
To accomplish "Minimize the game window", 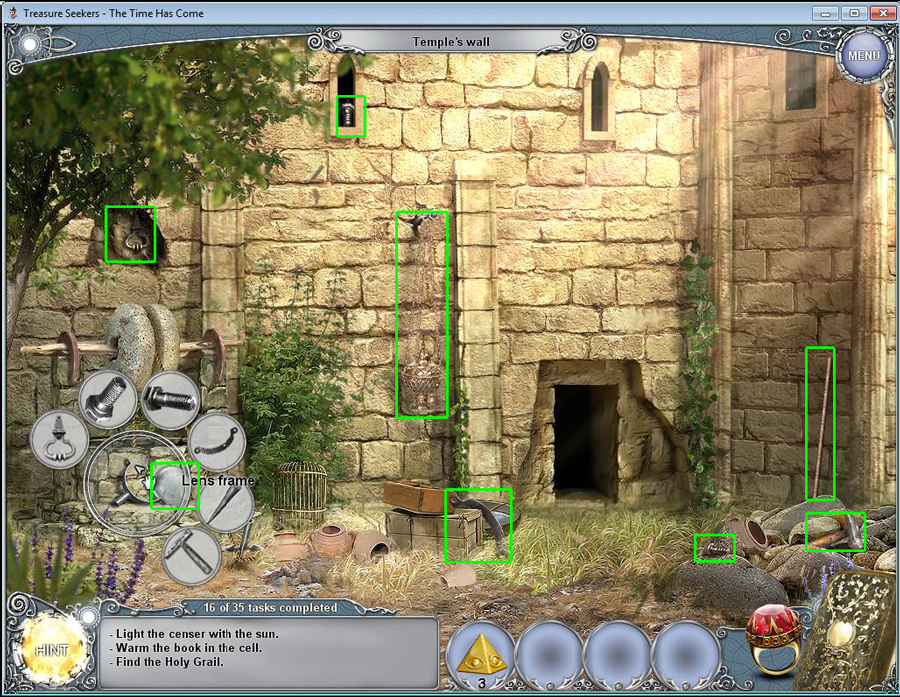I will click(824, 13).
